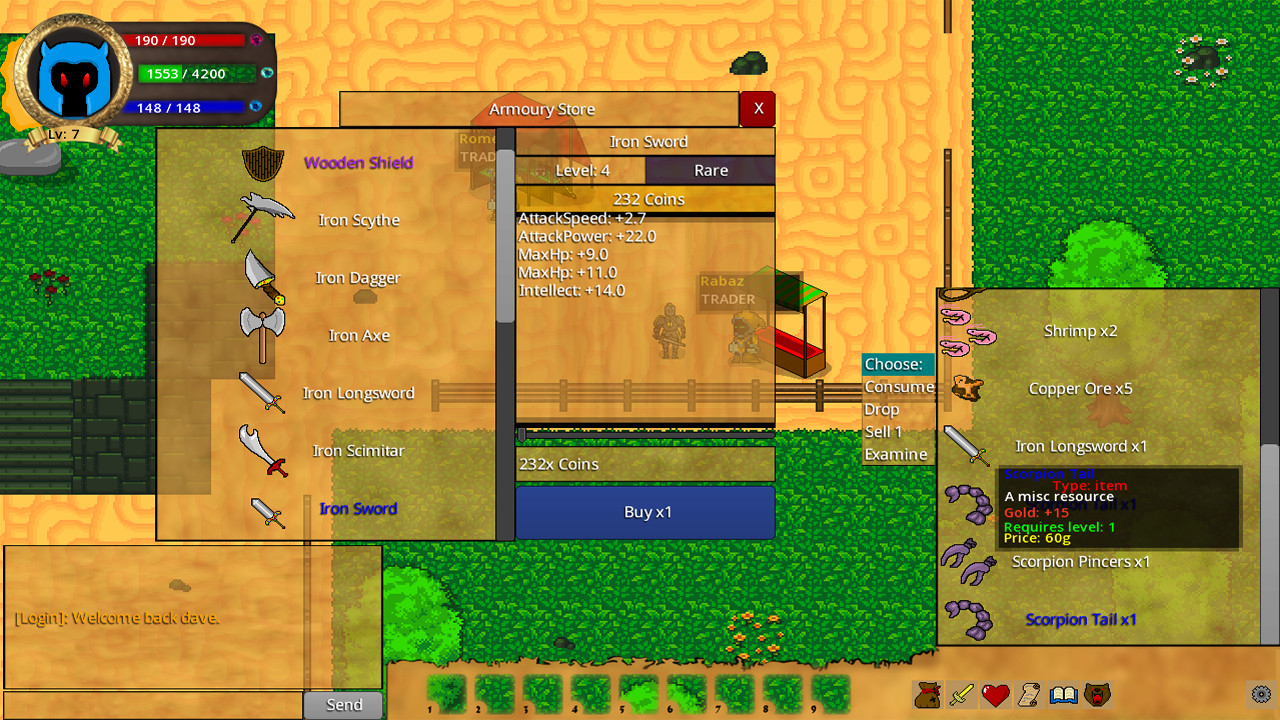Open the blue book skills icon
This screenshot has width=1280, height=720.
[x=1064, y=695]
